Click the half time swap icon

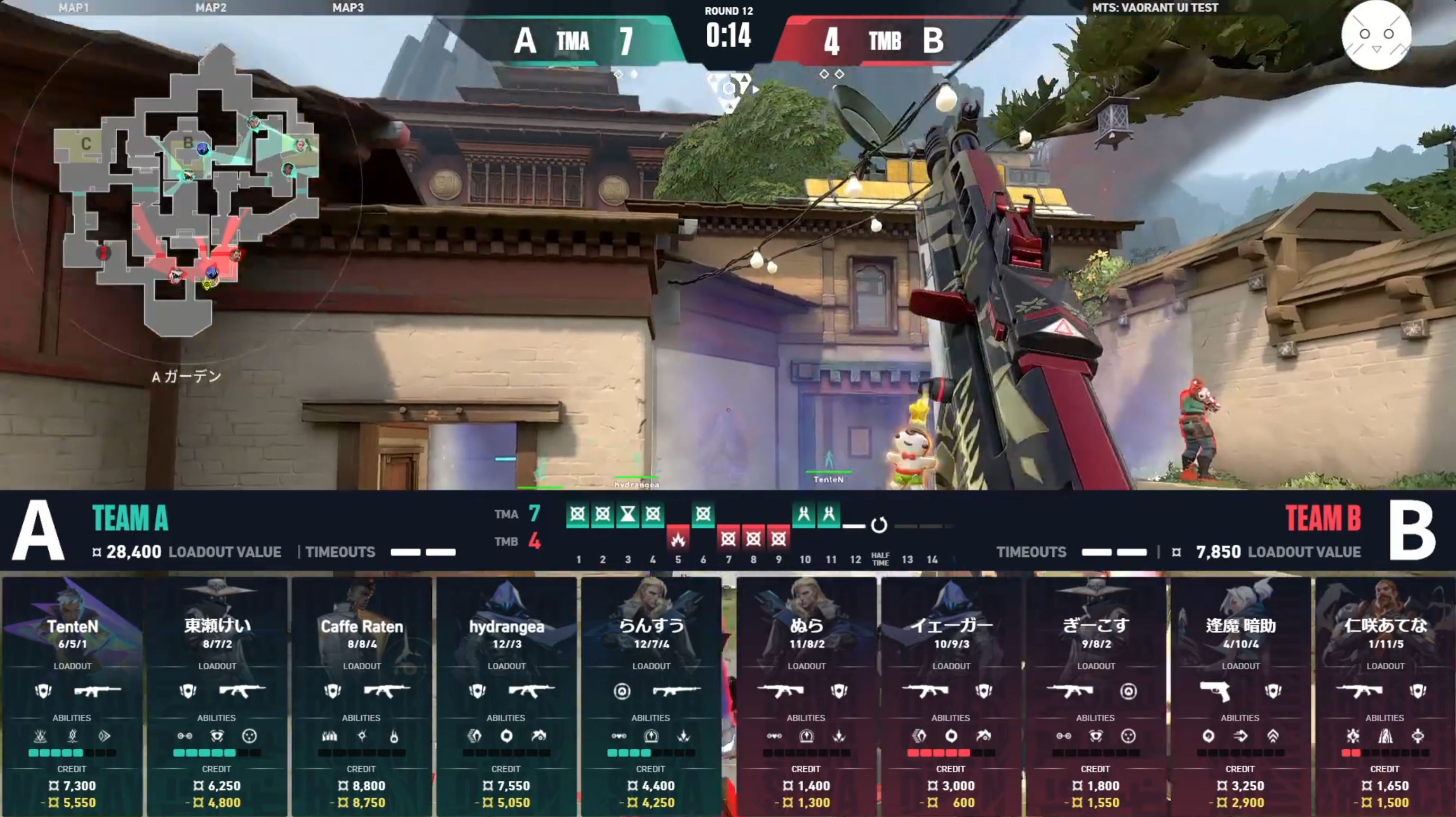point(879,525)
